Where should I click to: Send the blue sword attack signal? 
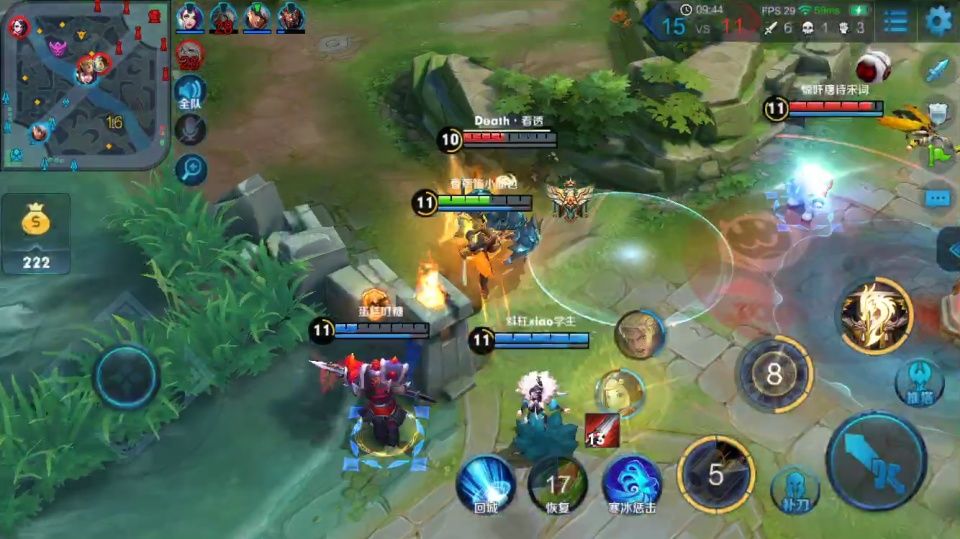pos(938,70)
